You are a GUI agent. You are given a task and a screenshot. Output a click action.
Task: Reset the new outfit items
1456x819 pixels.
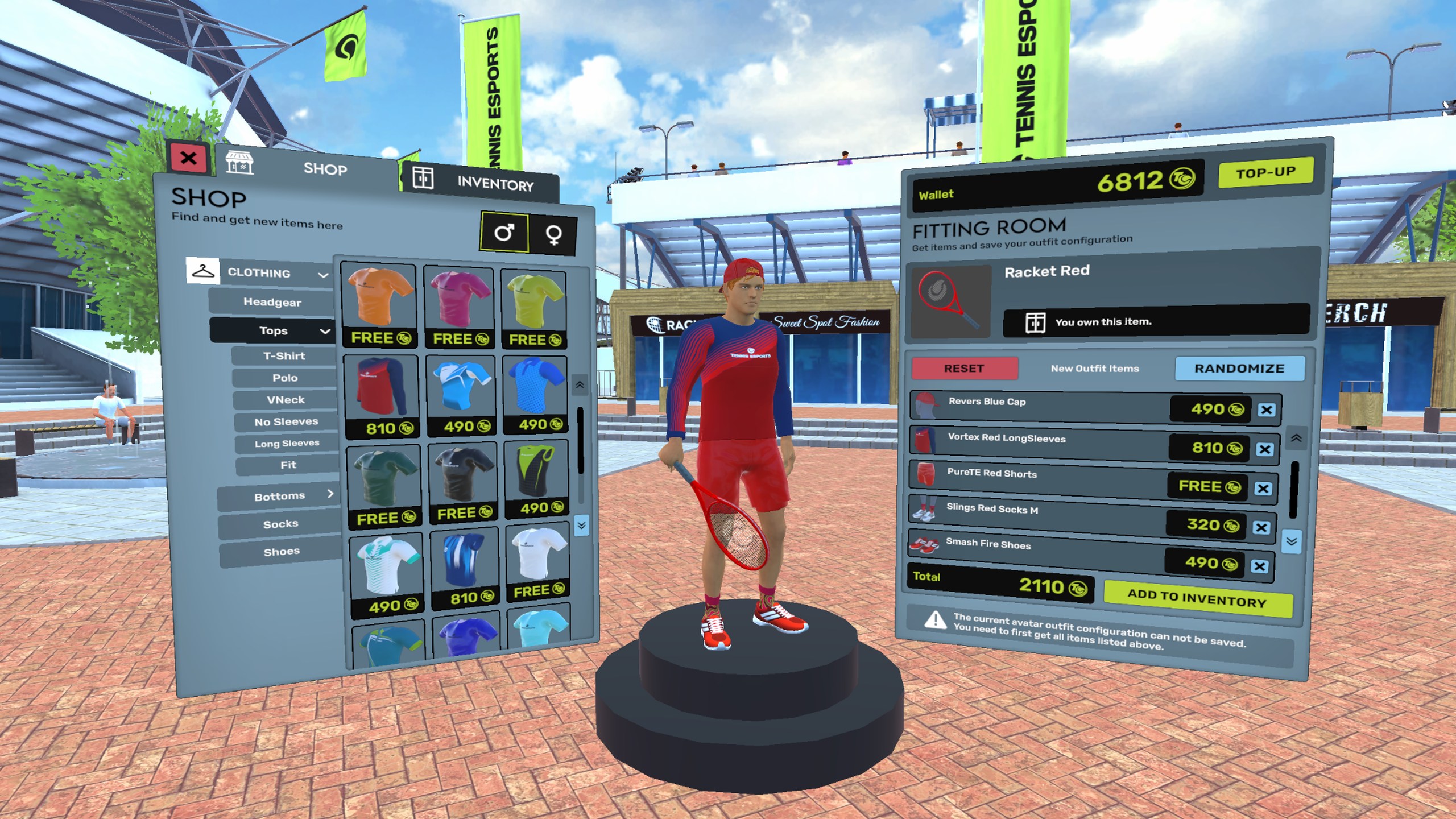pyautogui.click(x=964, y=369)
